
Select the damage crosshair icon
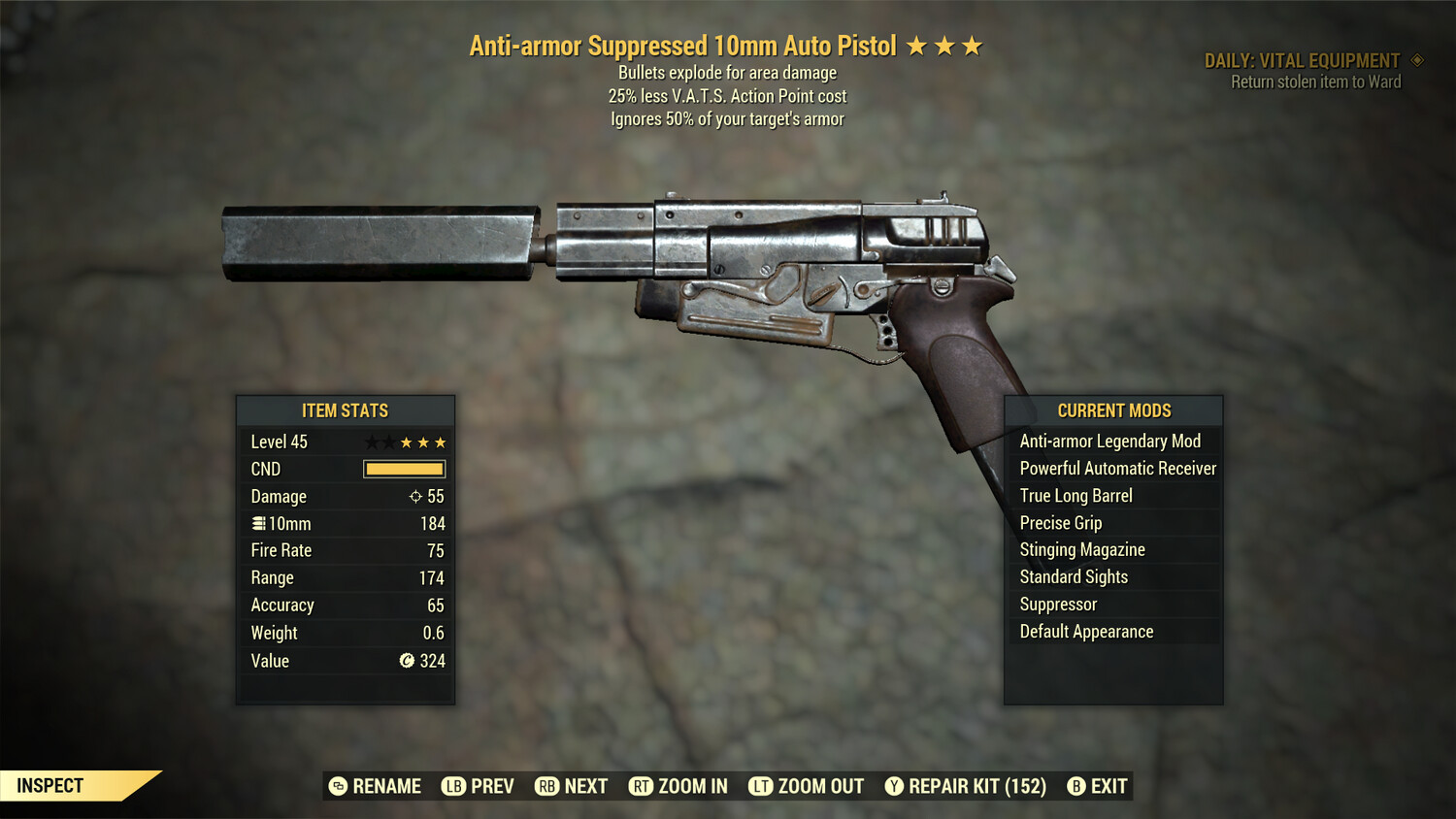pos(414,497)
